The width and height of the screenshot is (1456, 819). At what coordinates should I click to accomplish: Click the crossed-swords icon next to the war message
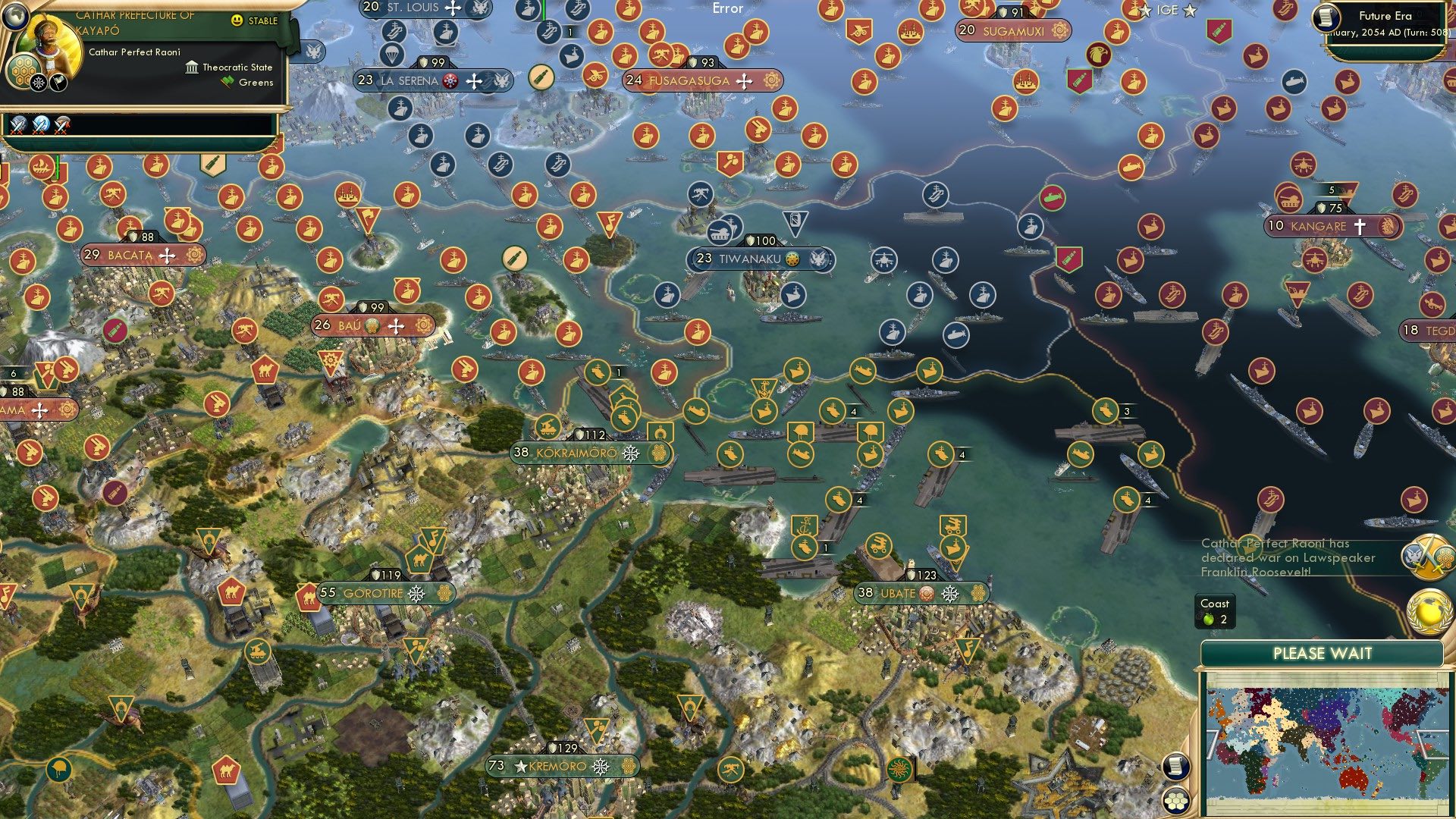[1427, 556]
